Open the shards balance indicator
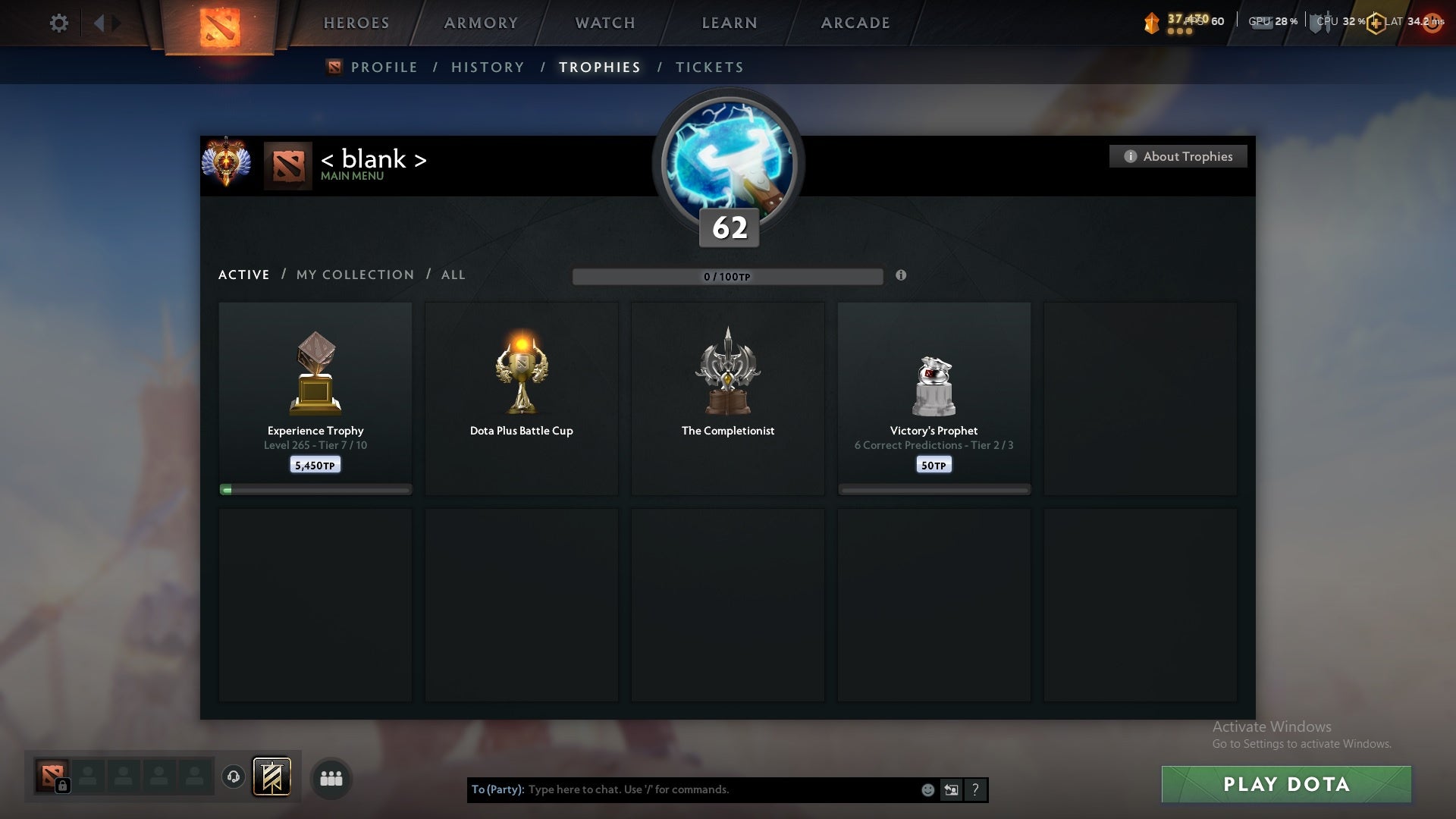Image resolution: width=1456 pixels, height=819 pixels. pyautogui.click(x=1152, y=23)
